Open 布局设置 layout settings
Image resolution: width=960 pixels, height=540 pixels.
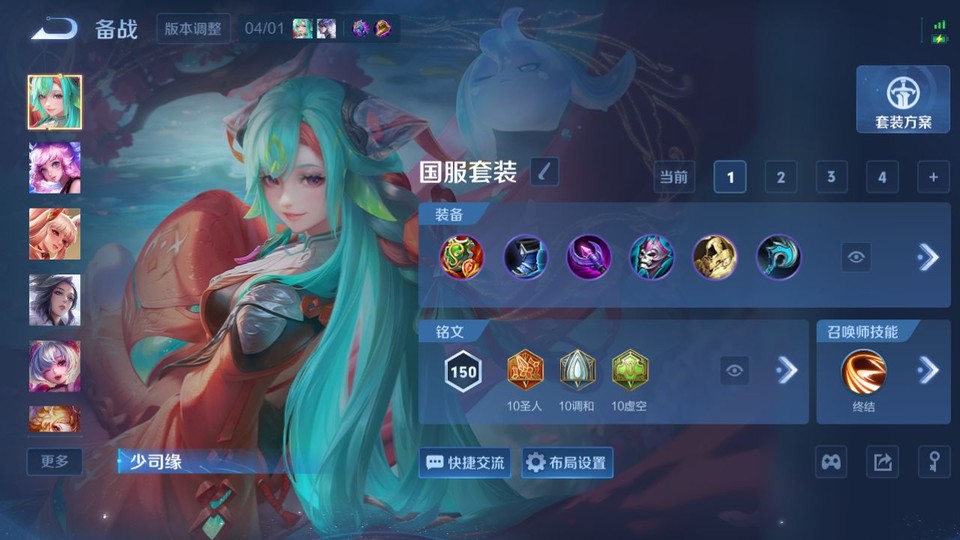[x=567, y=462]
